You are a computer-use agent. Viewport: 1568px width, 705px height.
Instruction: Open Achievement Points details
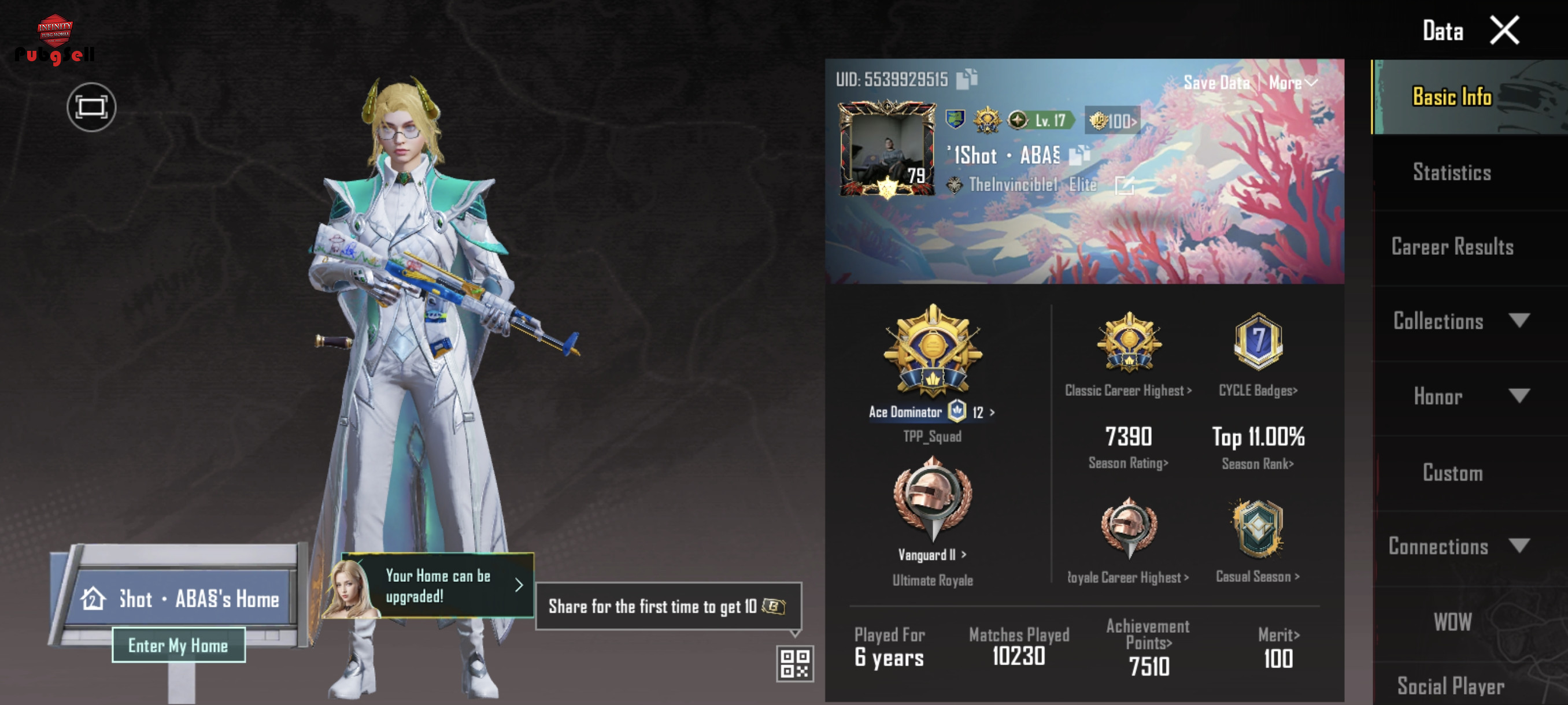click(1148, 634)
